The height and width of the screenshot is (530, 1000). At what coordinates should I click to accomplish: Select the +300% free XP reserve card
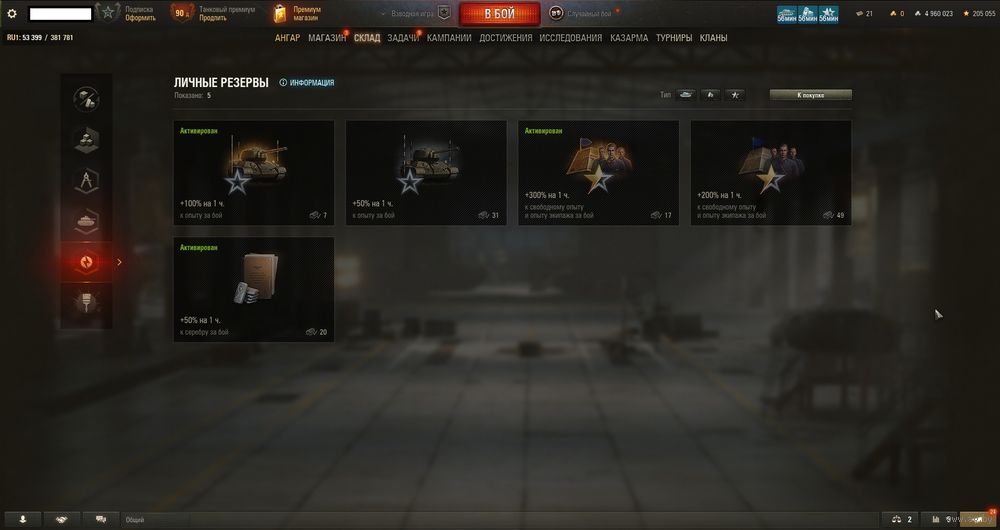(598, 172)
